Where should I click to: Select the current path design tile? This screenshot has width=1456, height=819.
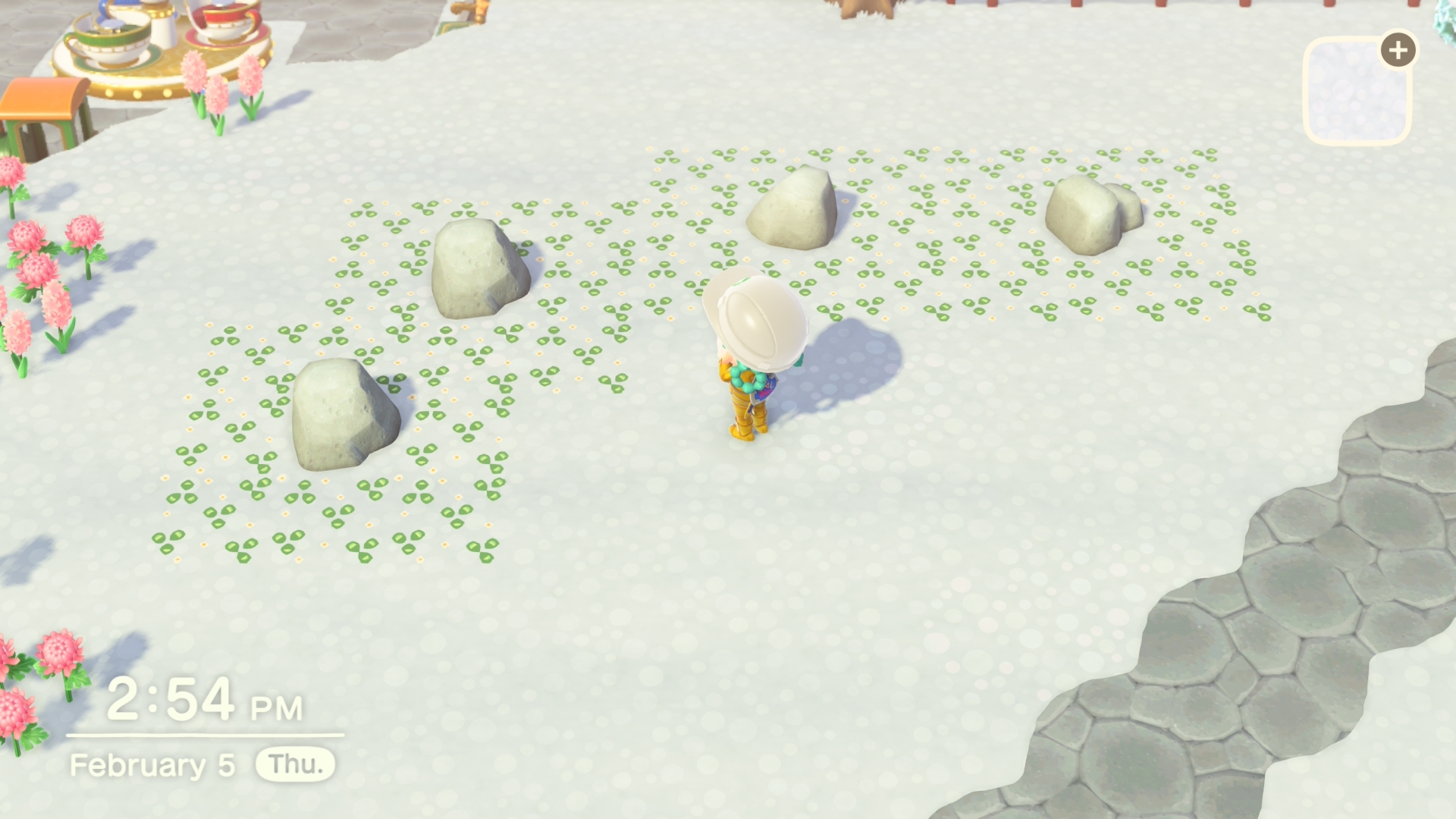click(1356, 91)
